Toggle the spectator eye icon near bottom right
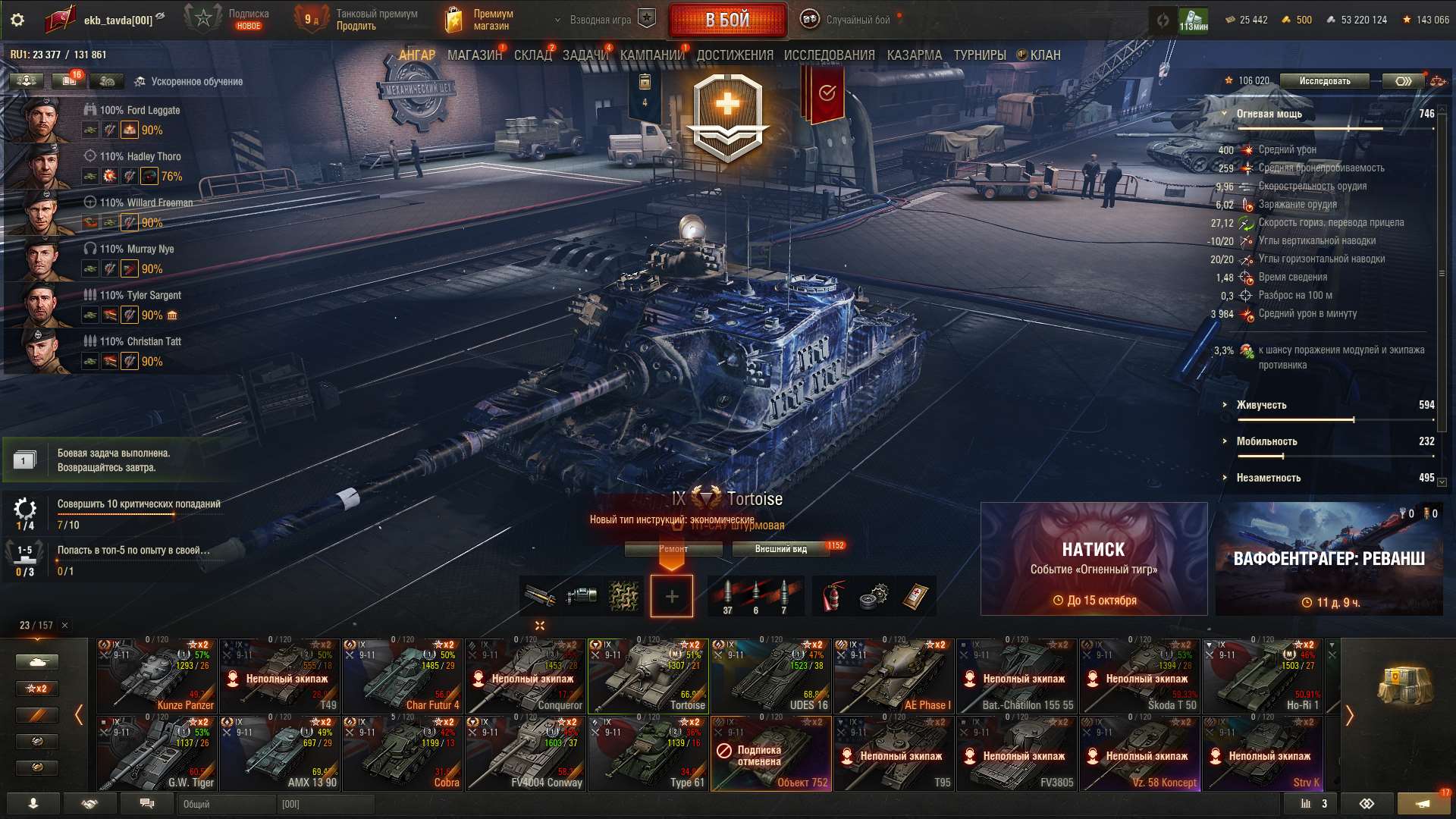This screenshot has height=819, width=1456. [x=1365, y=803]
